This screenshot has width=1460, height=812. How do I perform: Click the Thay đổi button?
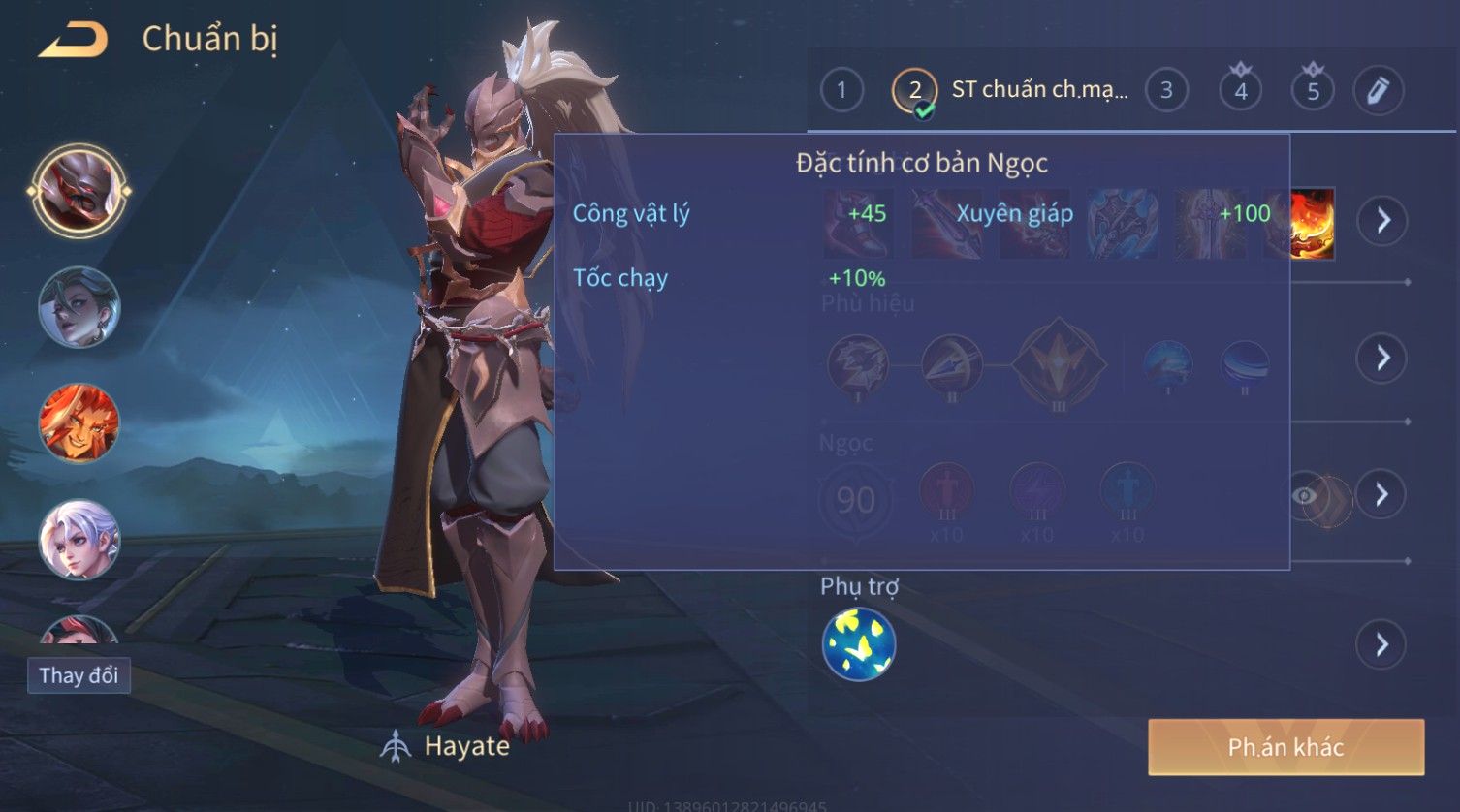click(79, 675)
